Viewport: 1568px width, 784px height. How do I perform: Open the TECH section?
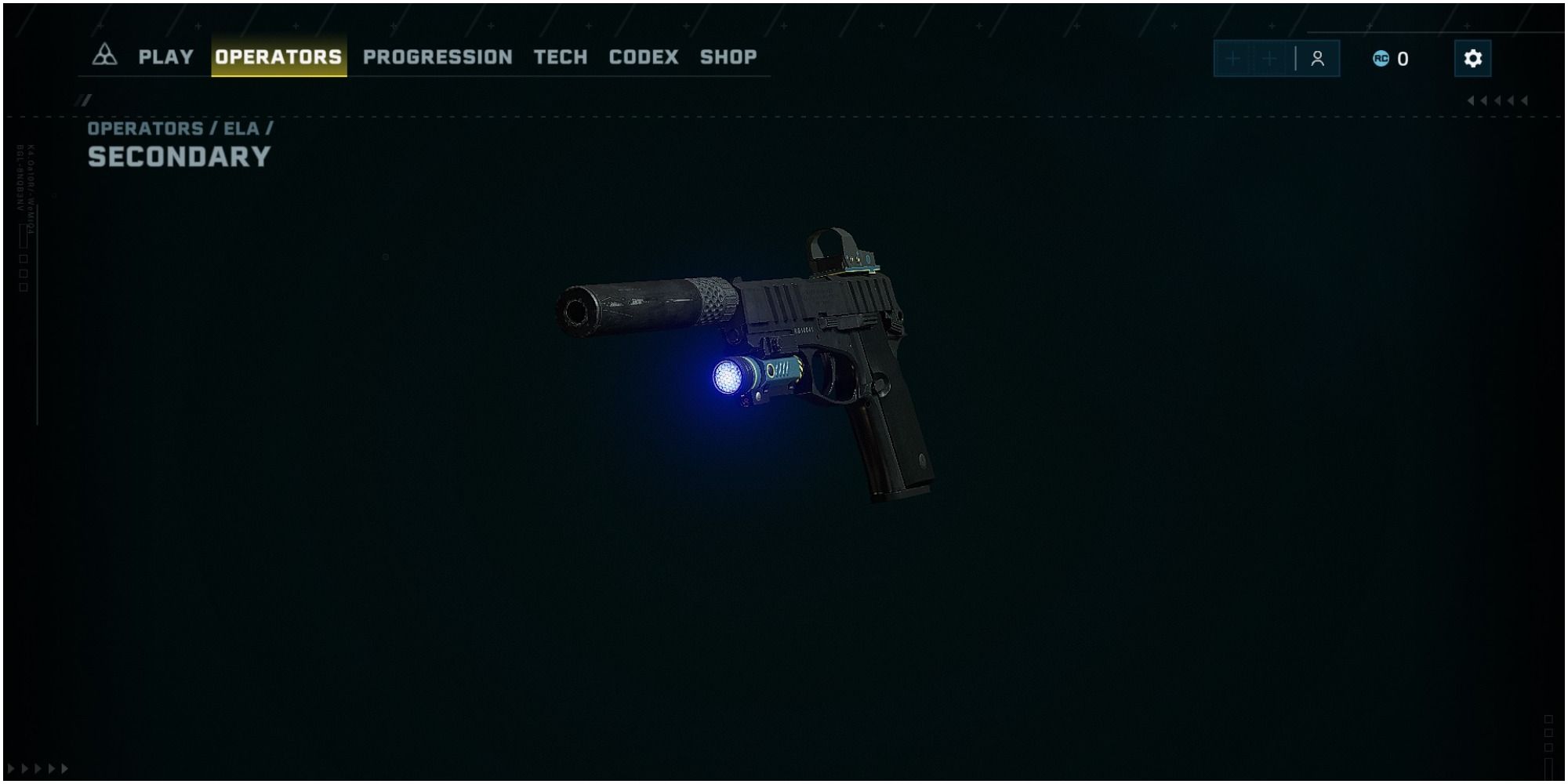coord(559,56)
